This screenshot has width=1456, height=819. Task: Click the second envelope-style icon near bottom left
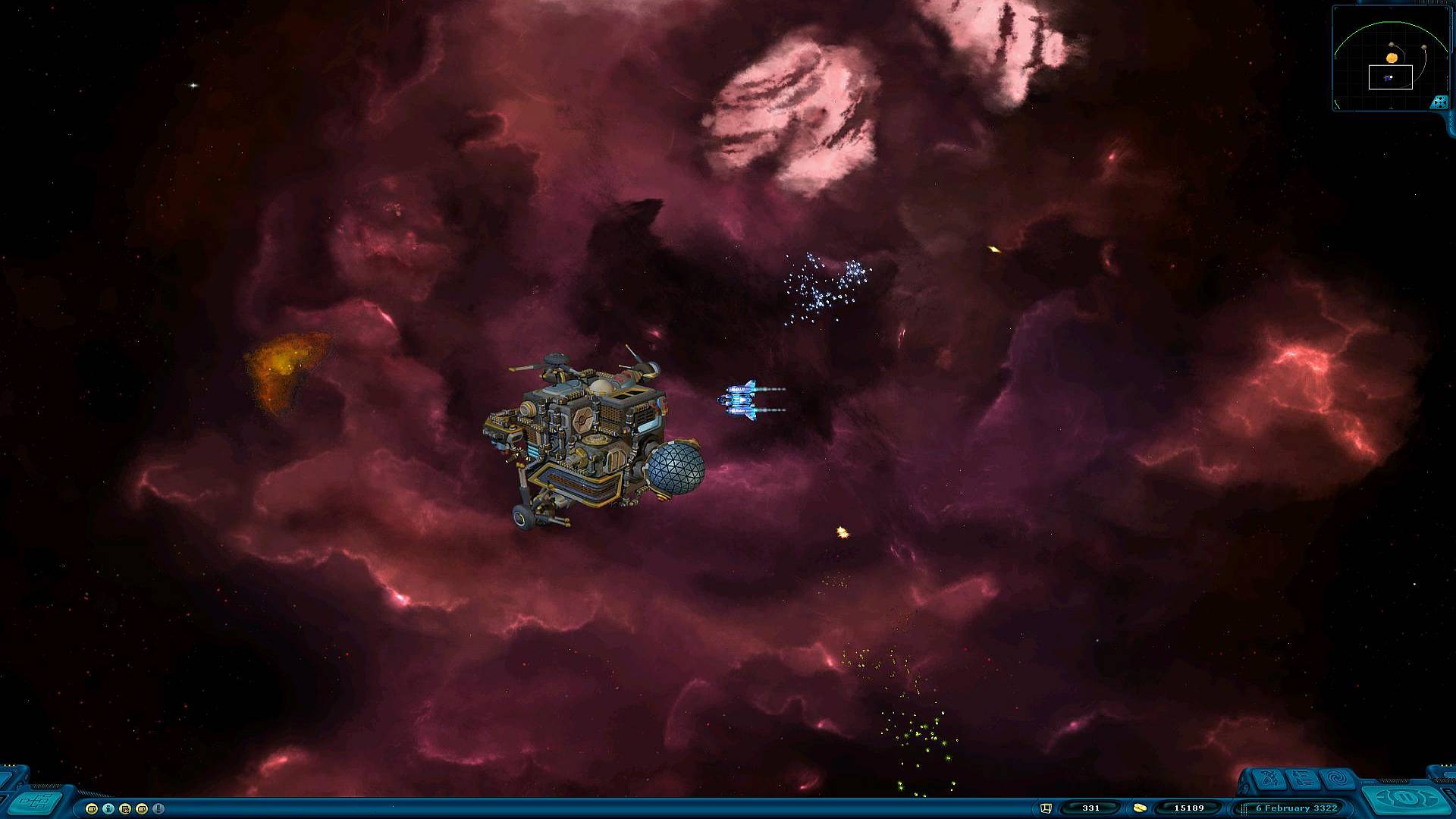[141, 809]
